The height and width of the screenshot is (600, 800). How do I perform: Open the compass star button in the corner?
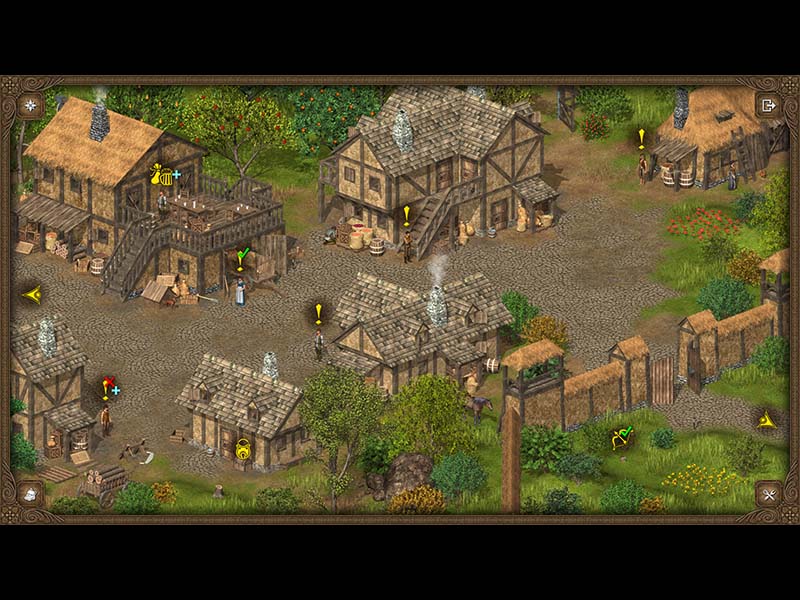coord(31,104)
